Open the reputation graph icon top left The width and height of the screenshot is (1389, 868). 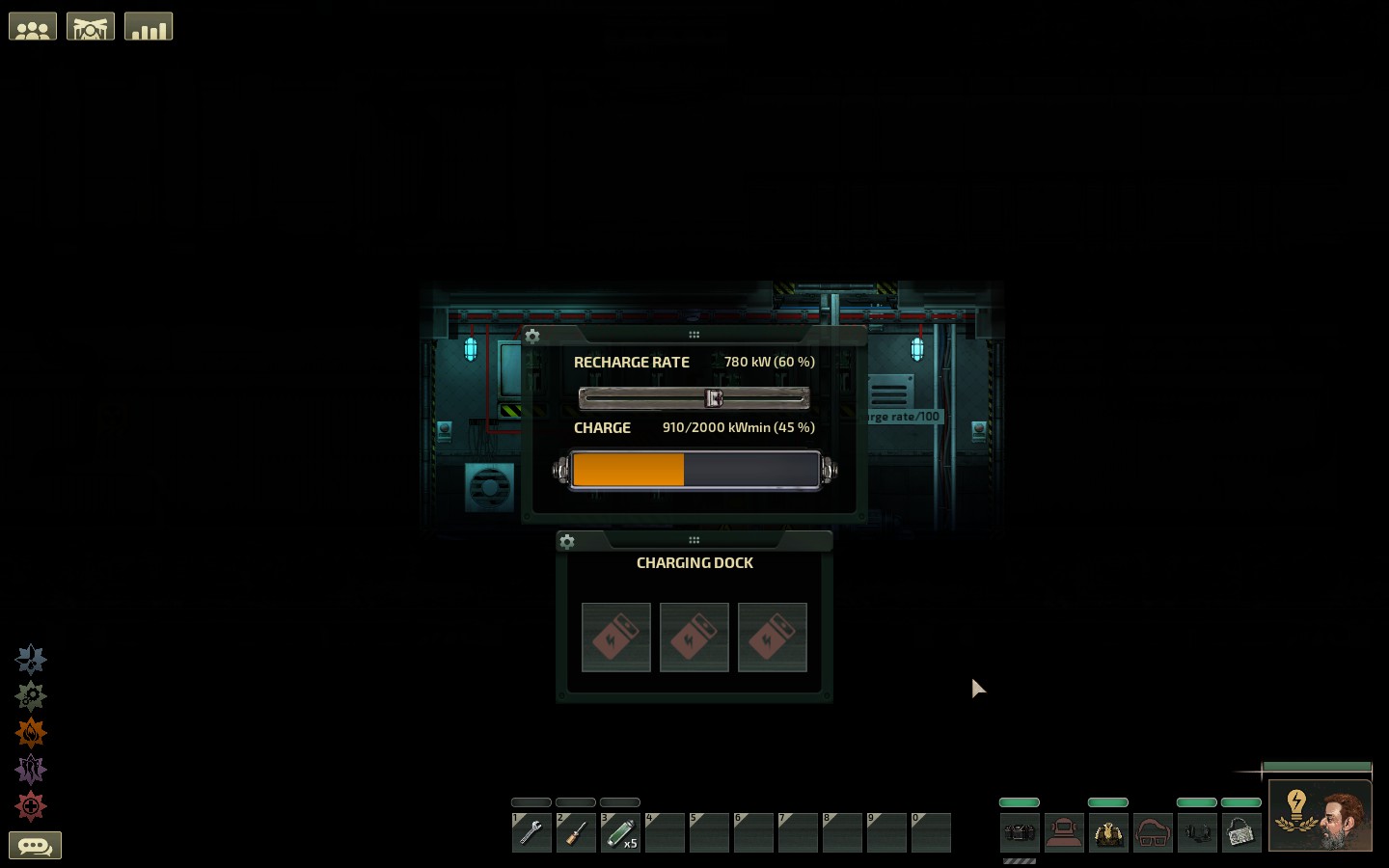pos(149,26)
